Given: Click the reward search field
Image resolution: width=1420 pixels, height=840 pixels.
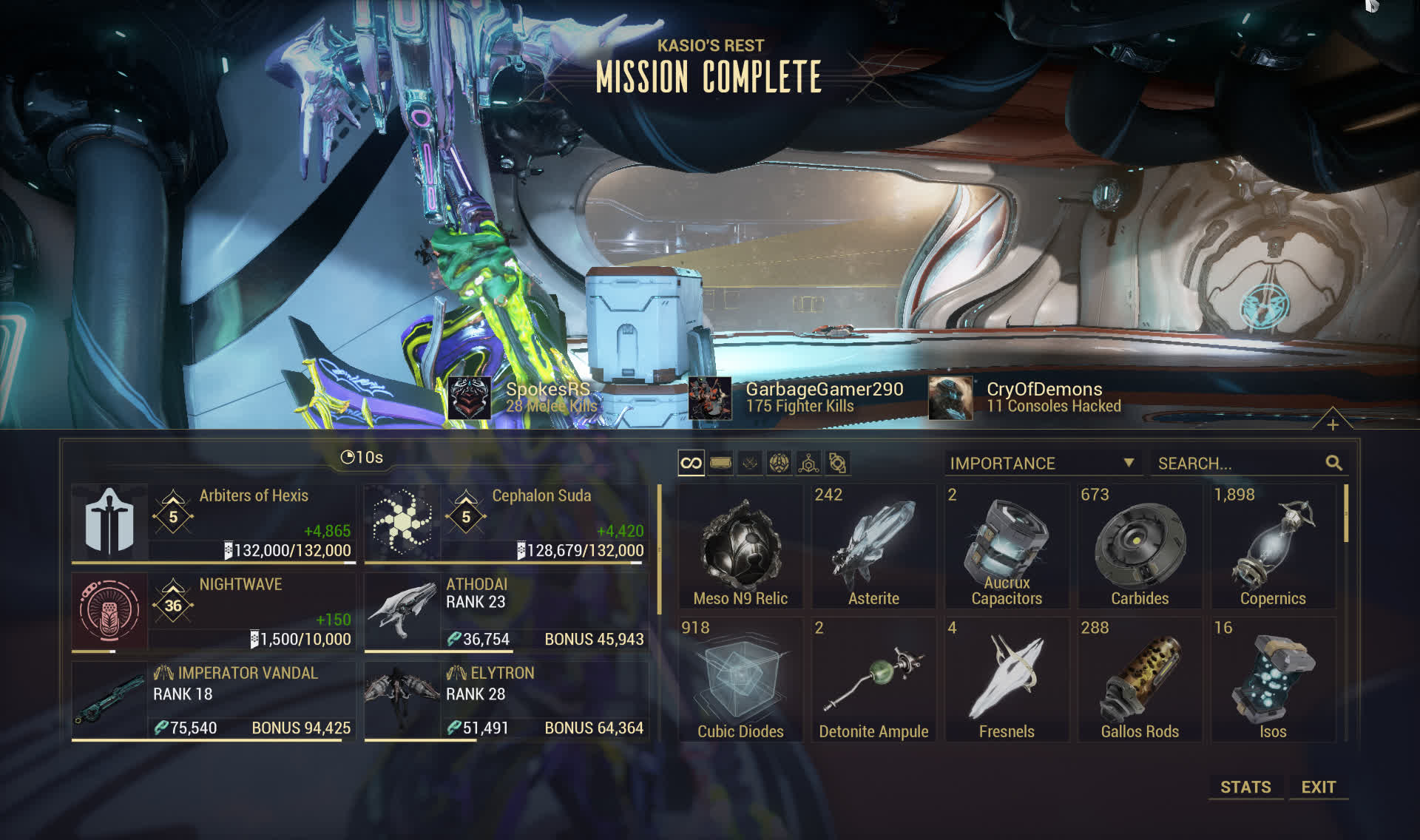Looking at the screenshot, I should (1240, 464).
